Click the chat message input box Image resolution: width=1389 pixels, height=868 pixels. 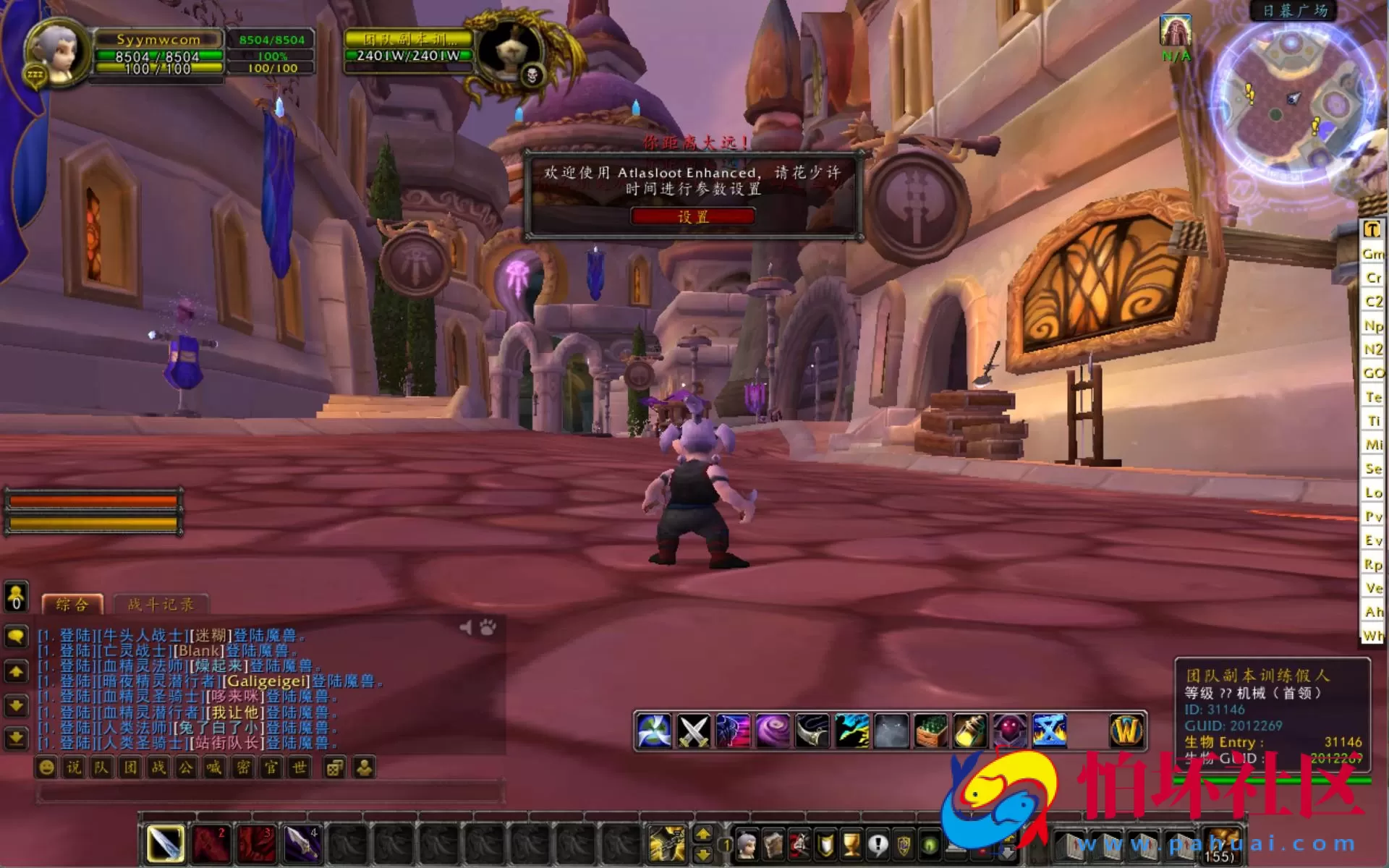pos(269,793)
